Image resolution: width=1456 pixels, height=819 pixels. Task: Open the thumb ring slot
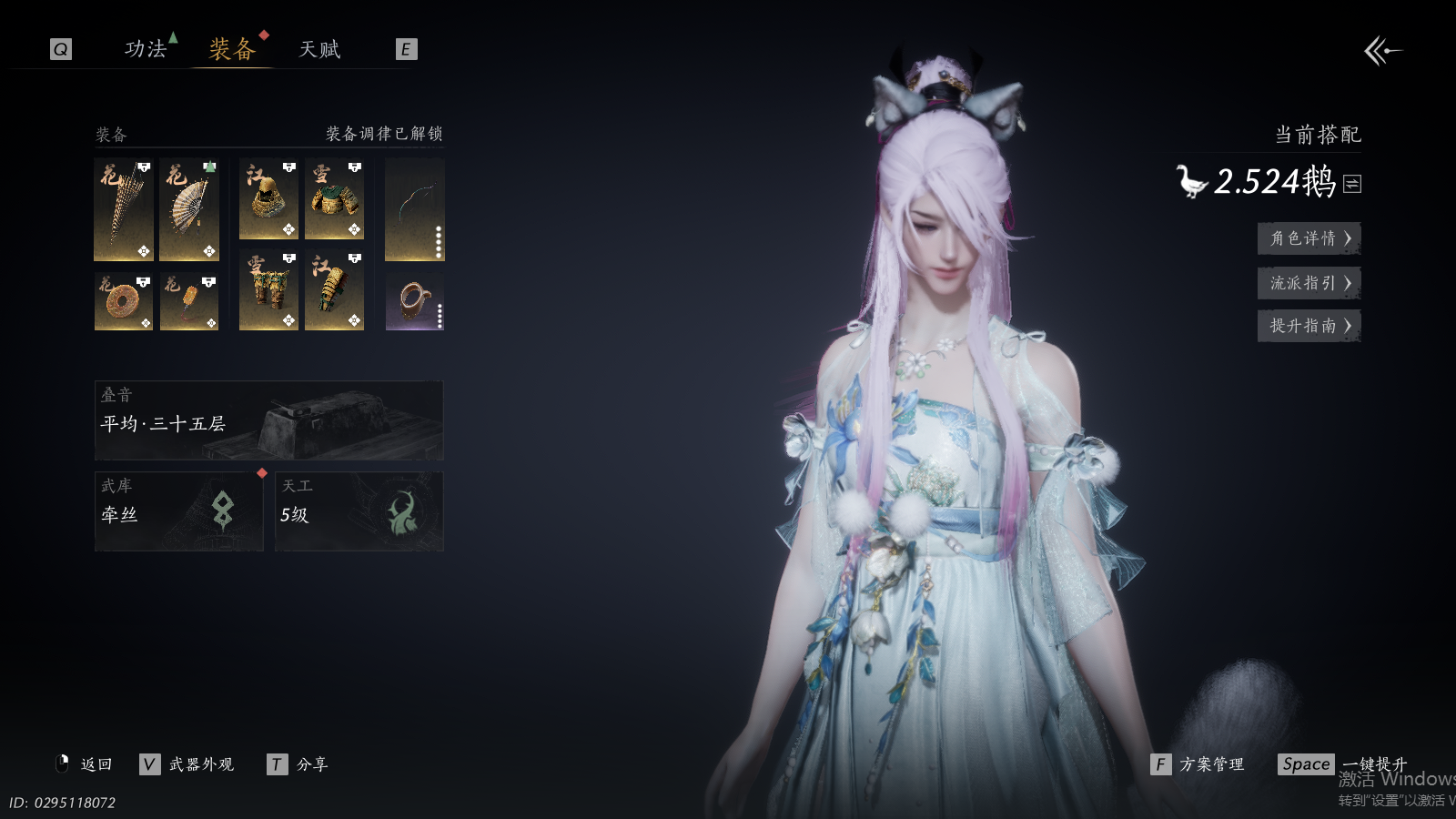[x=415, y=301]
